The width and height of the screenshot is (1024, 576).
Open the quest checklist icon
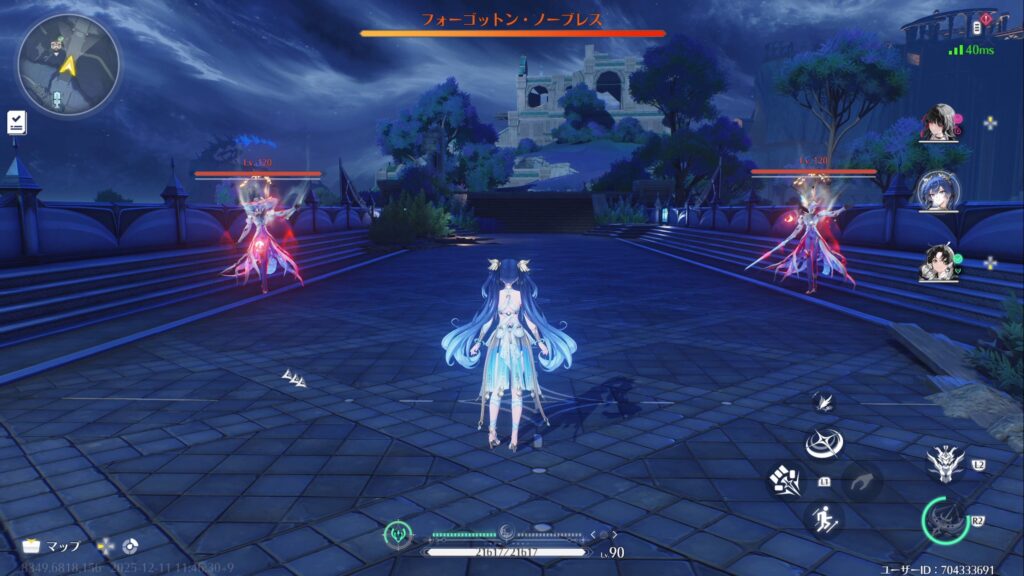(16, 122)
